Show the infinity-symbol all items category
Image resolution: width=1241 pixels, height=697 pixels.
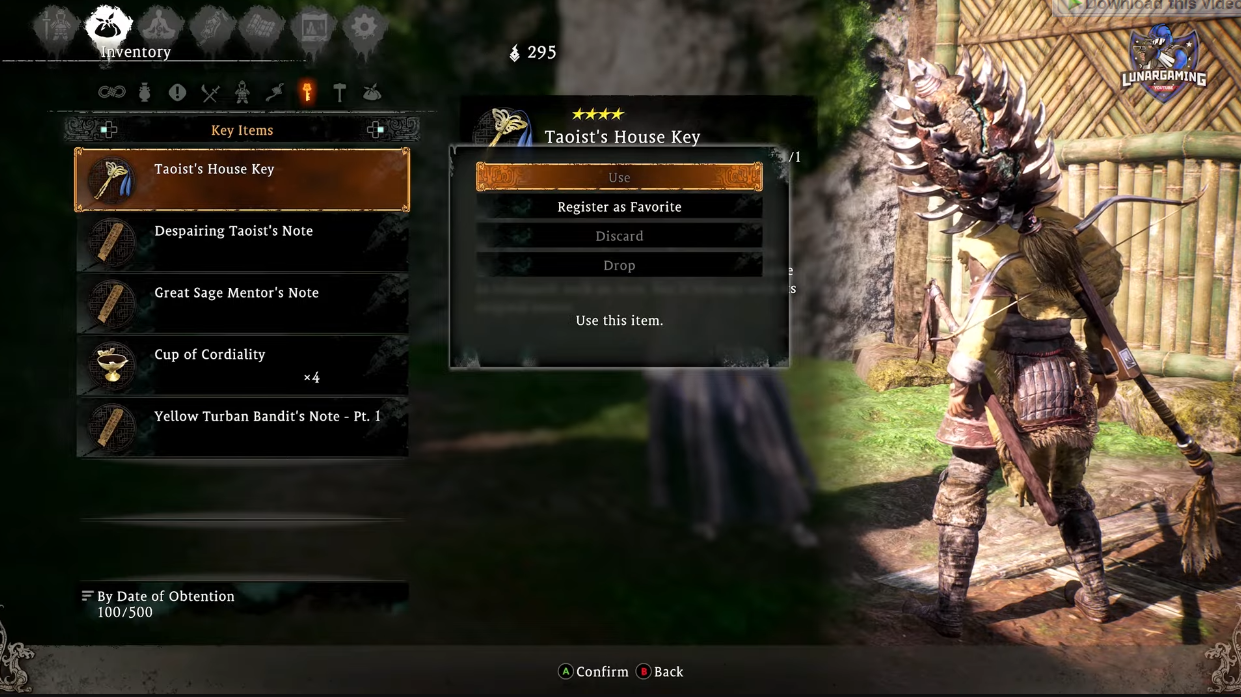[x=111, y=93]
